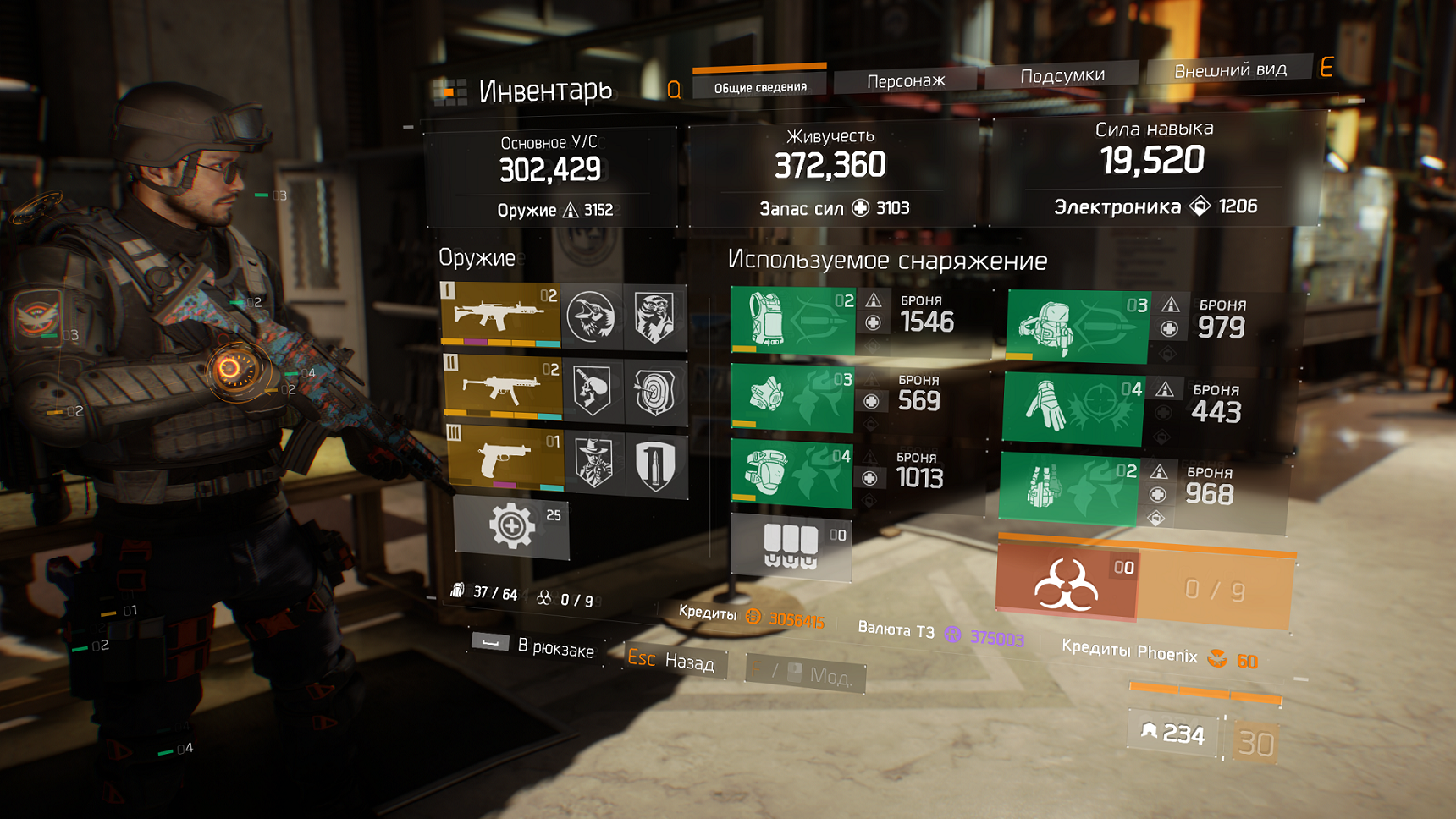This screenshot has width=1456, height=819.
Task: Select the Внешний вид tab
Action: (1229, 70)
